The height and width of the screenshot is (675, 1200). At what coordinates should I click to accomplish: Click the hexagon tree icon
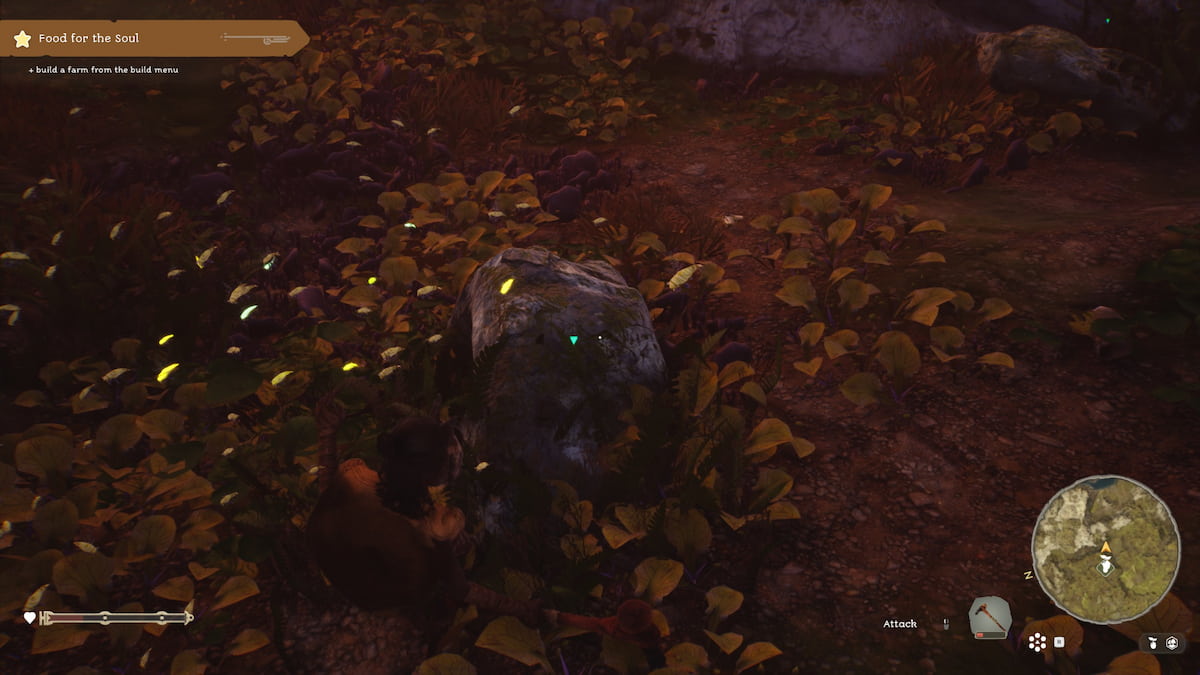(x=1172, y=642)
